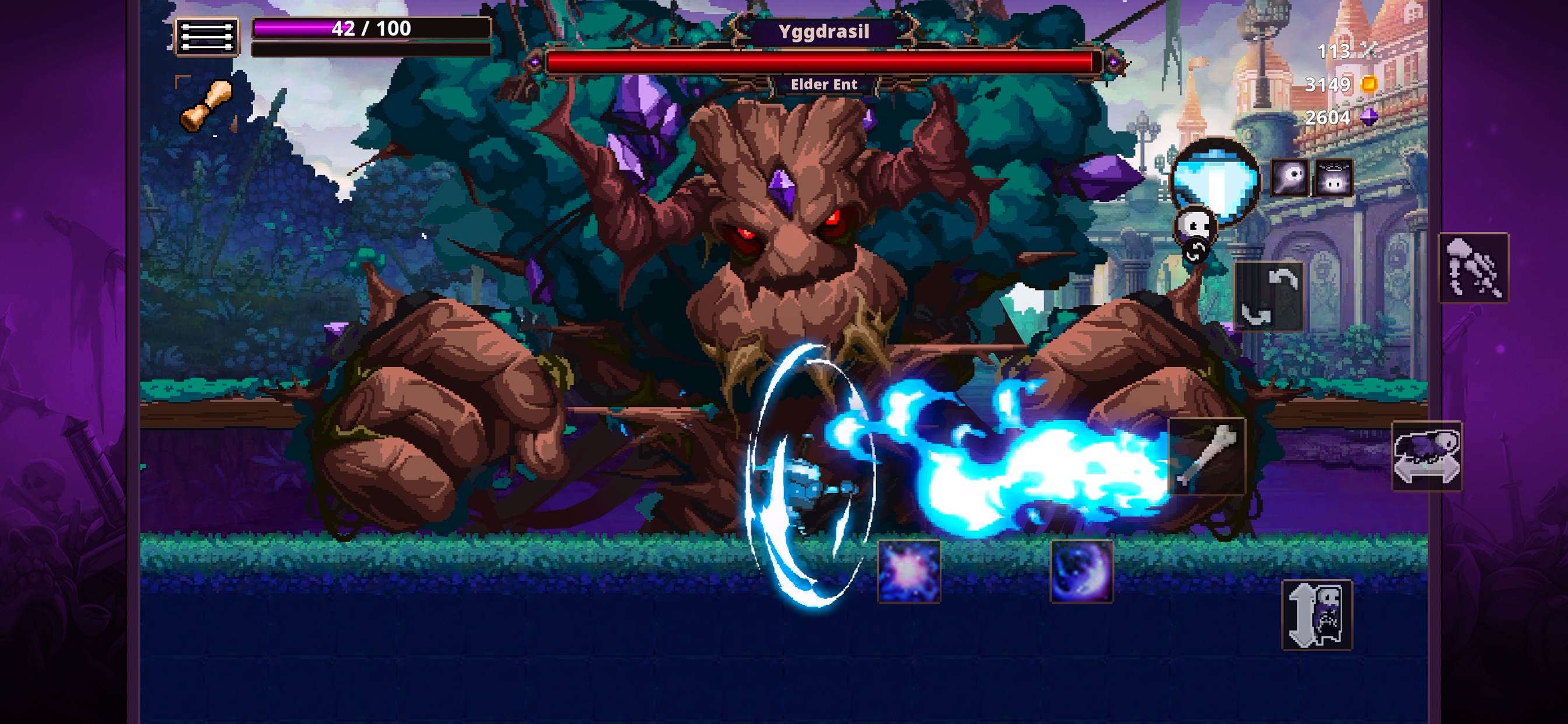Click the gold coin icon next to 3149

tap(1369, 85)
